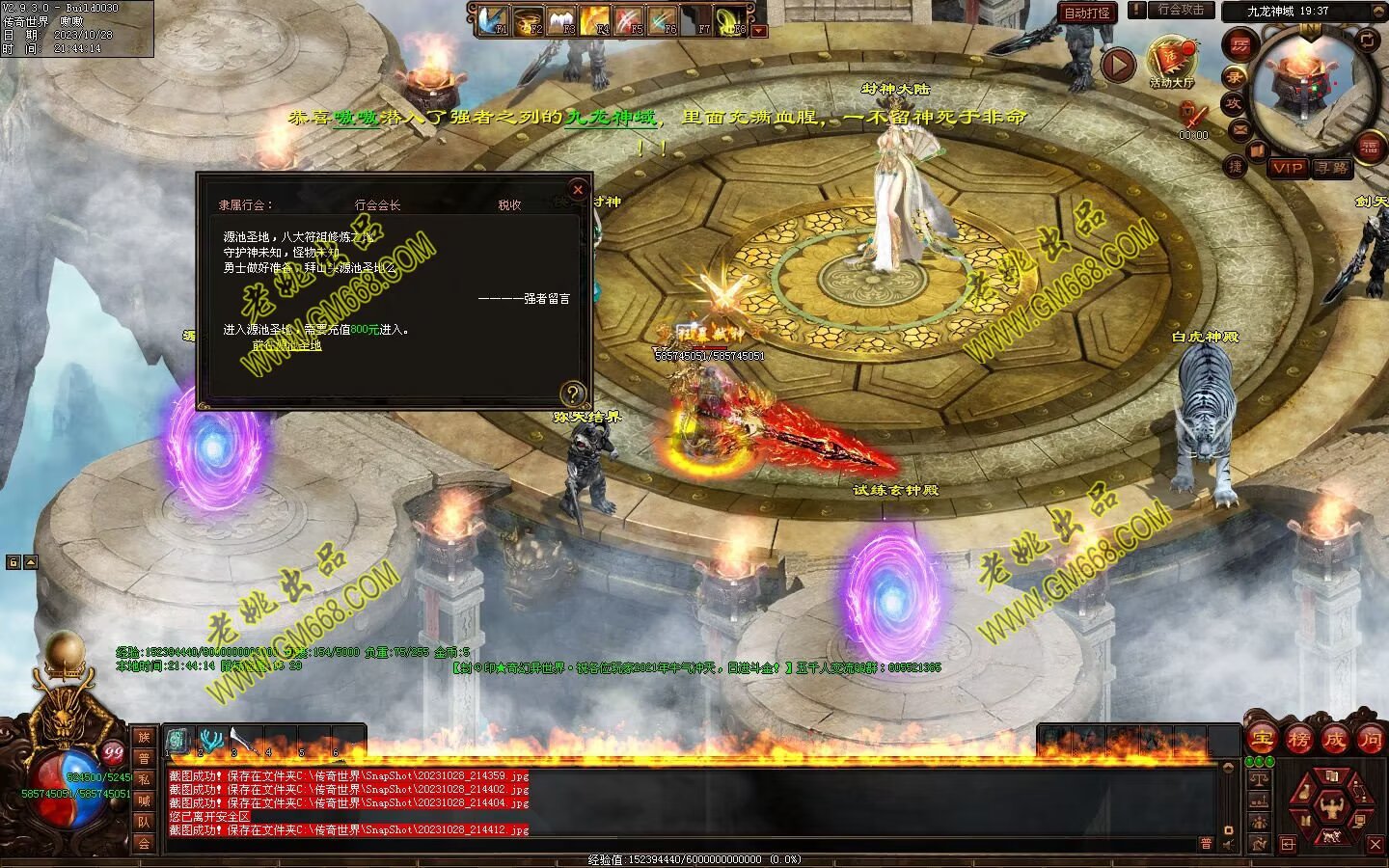Click the round play arrow button
The height and width of the screenshot is (868, 1389).
1118,65
